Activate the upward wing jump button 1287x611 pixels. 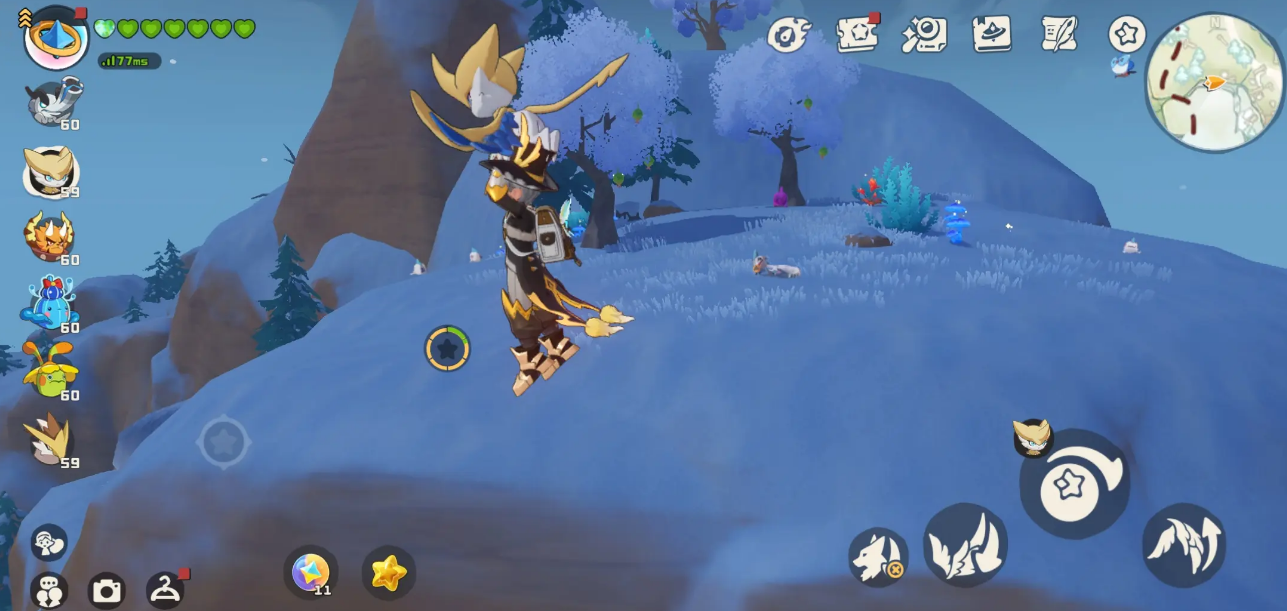1183,544
